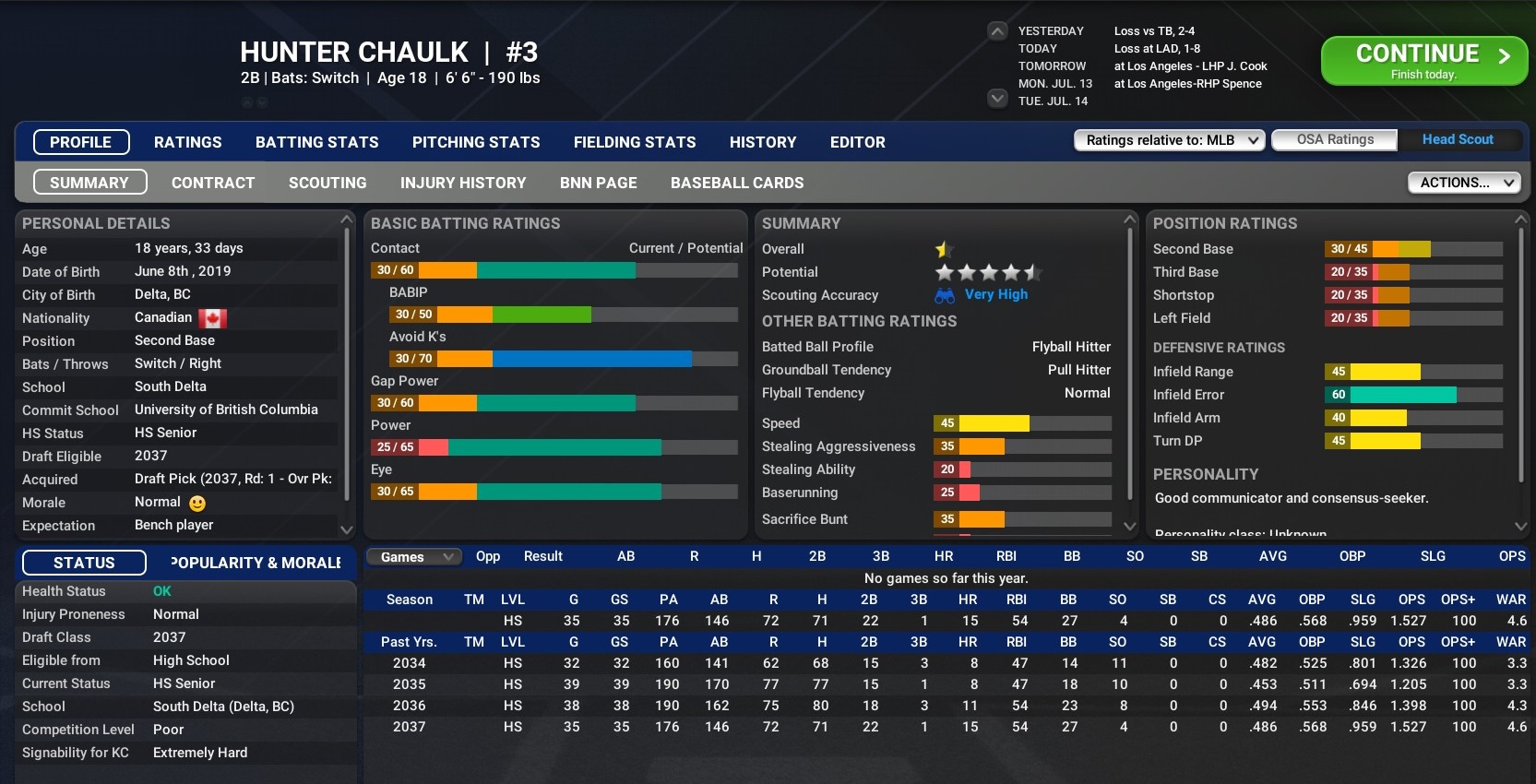The image size is (1536, 784).
Task: Switch to OSA Ratings
Action: (1334, 139)
